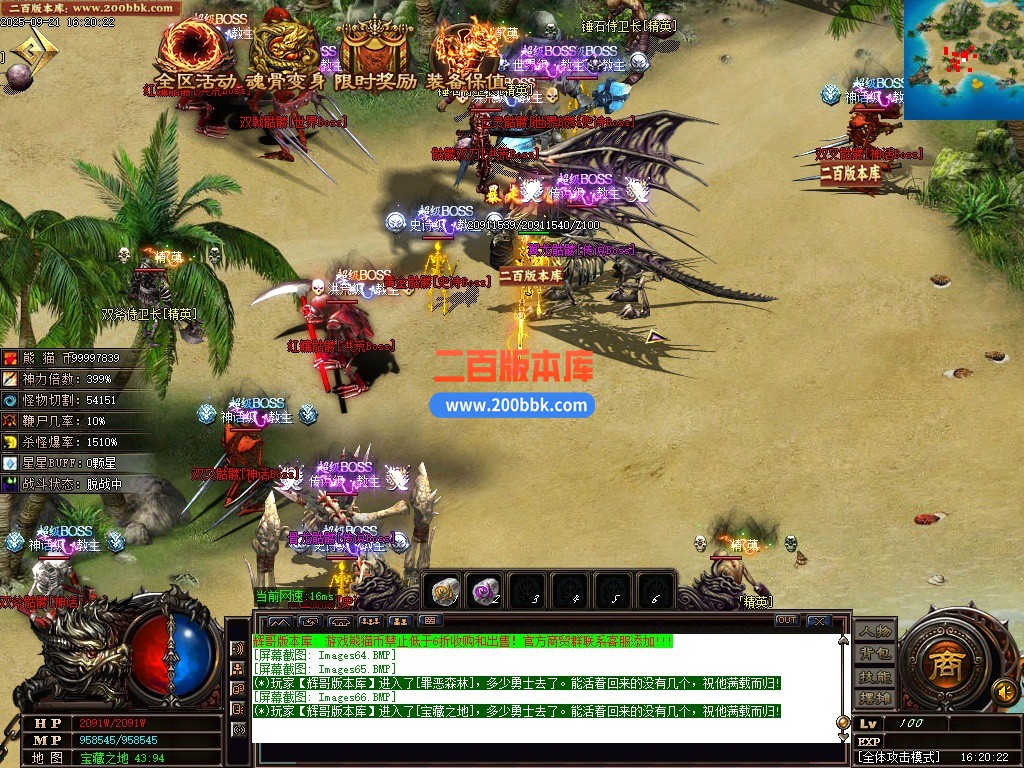Open the 背包 bag button
This screenshot has width=1024, height=768.
(x=874, y=654)
